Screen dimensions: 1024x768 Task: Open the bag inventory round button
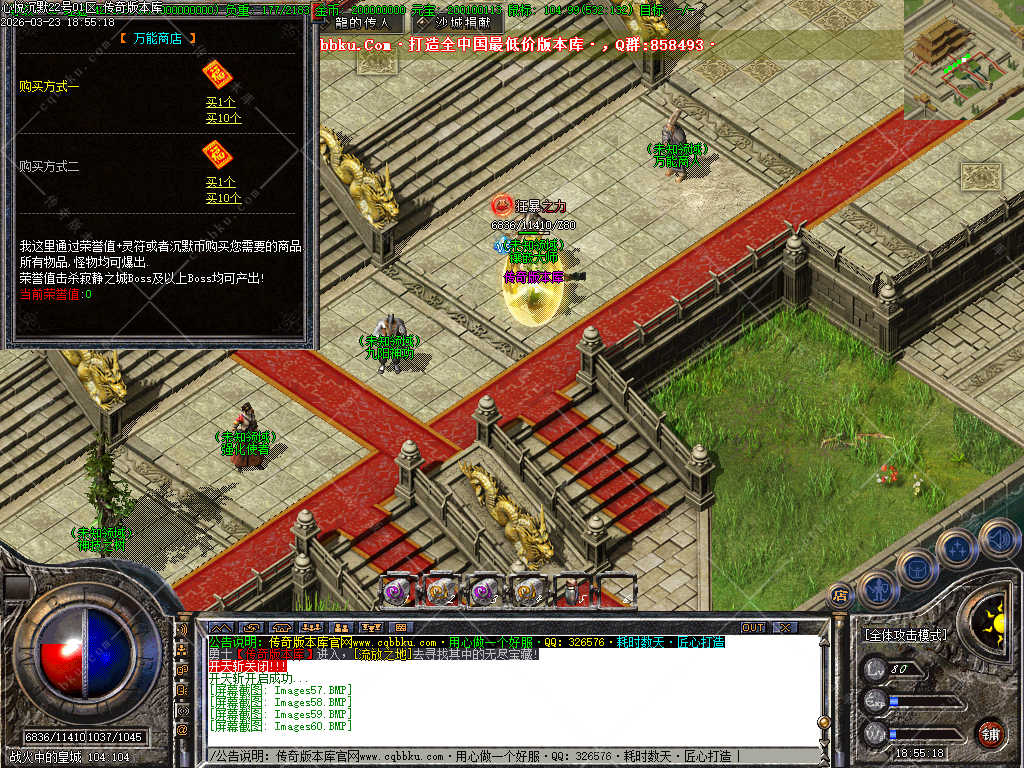[x=917, y=569]
